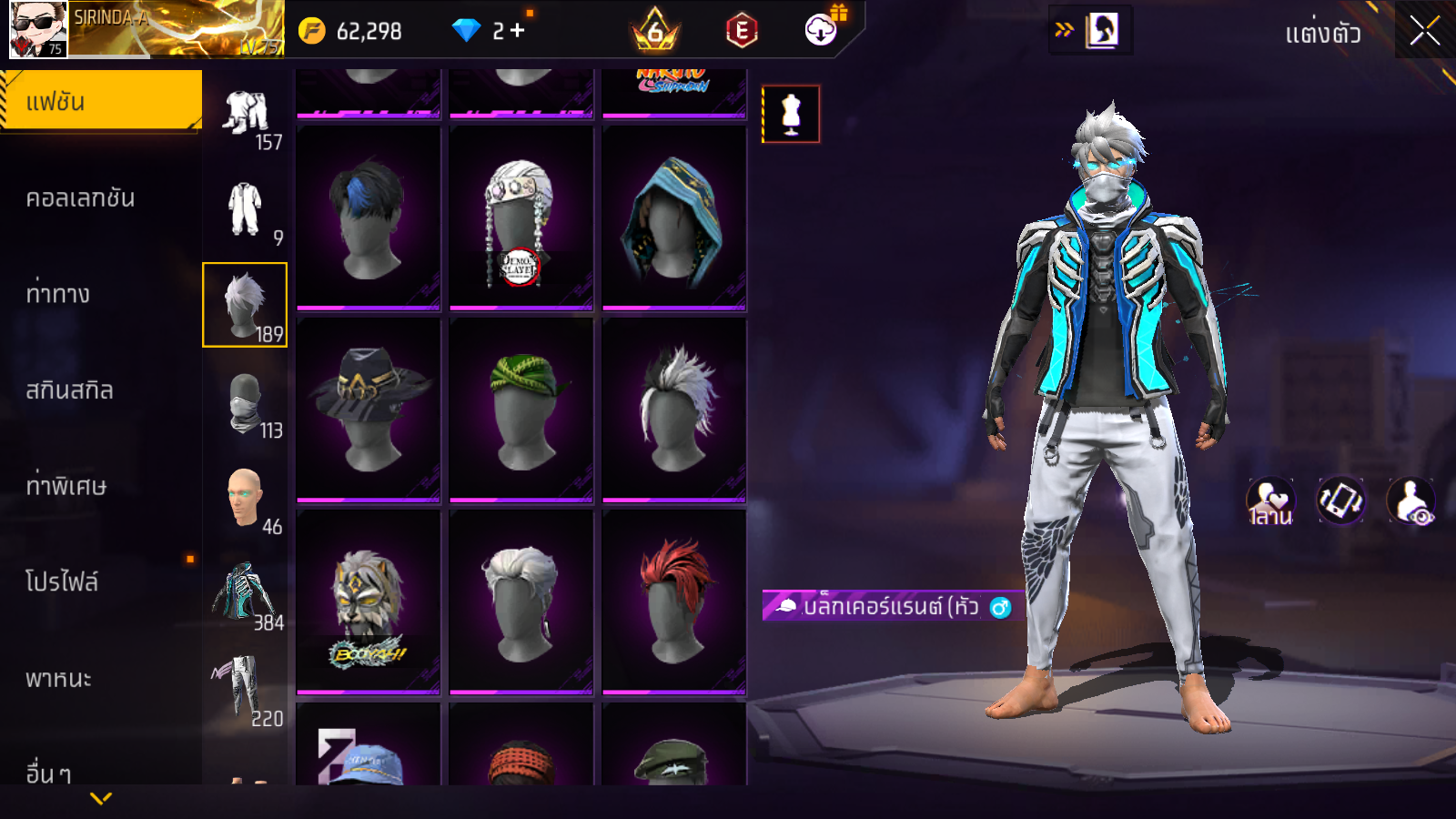Go to the ท่าพิเศษ section

(66, 486)
